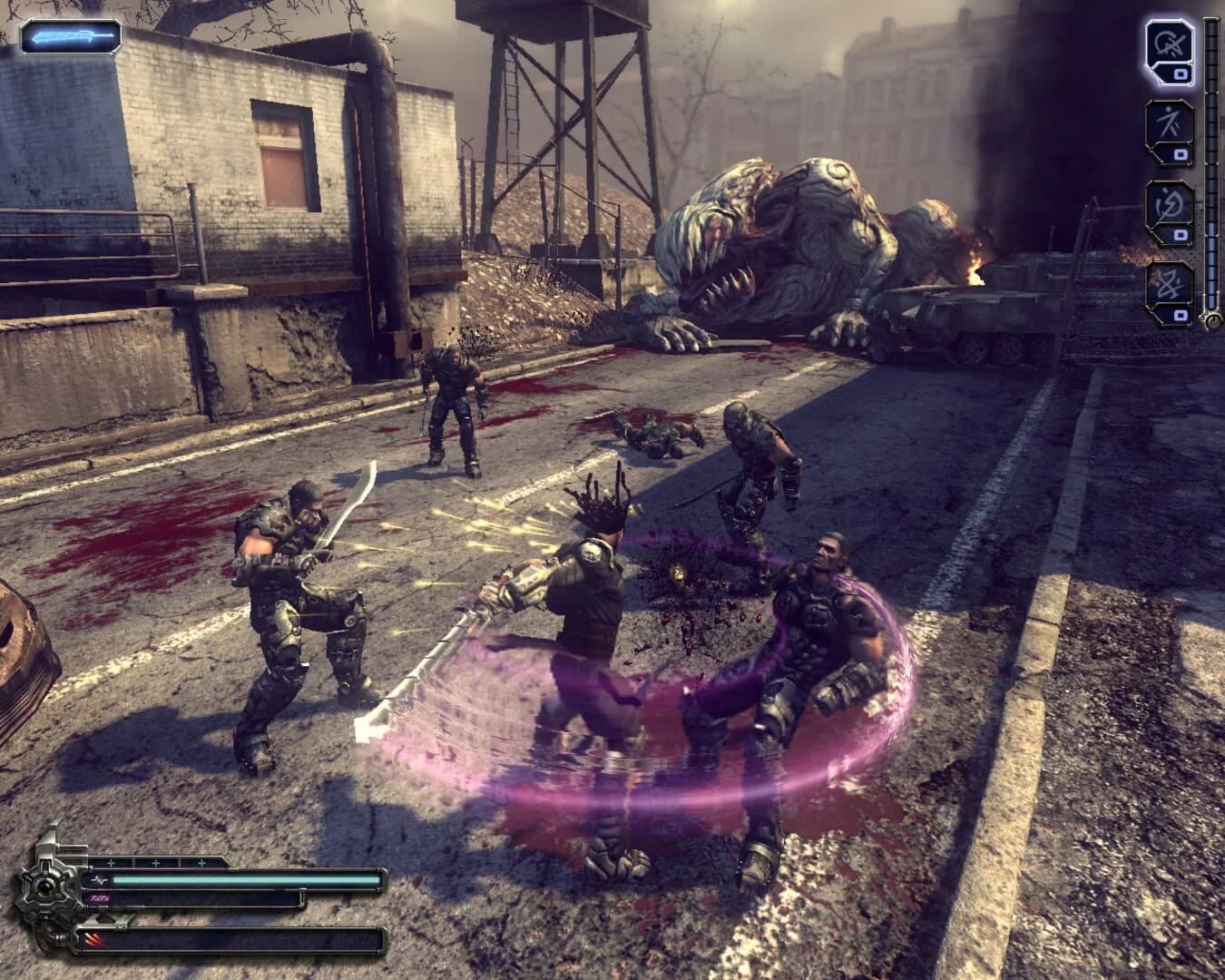Click the heartbeat symbol beside the health bar

[100, 880]
